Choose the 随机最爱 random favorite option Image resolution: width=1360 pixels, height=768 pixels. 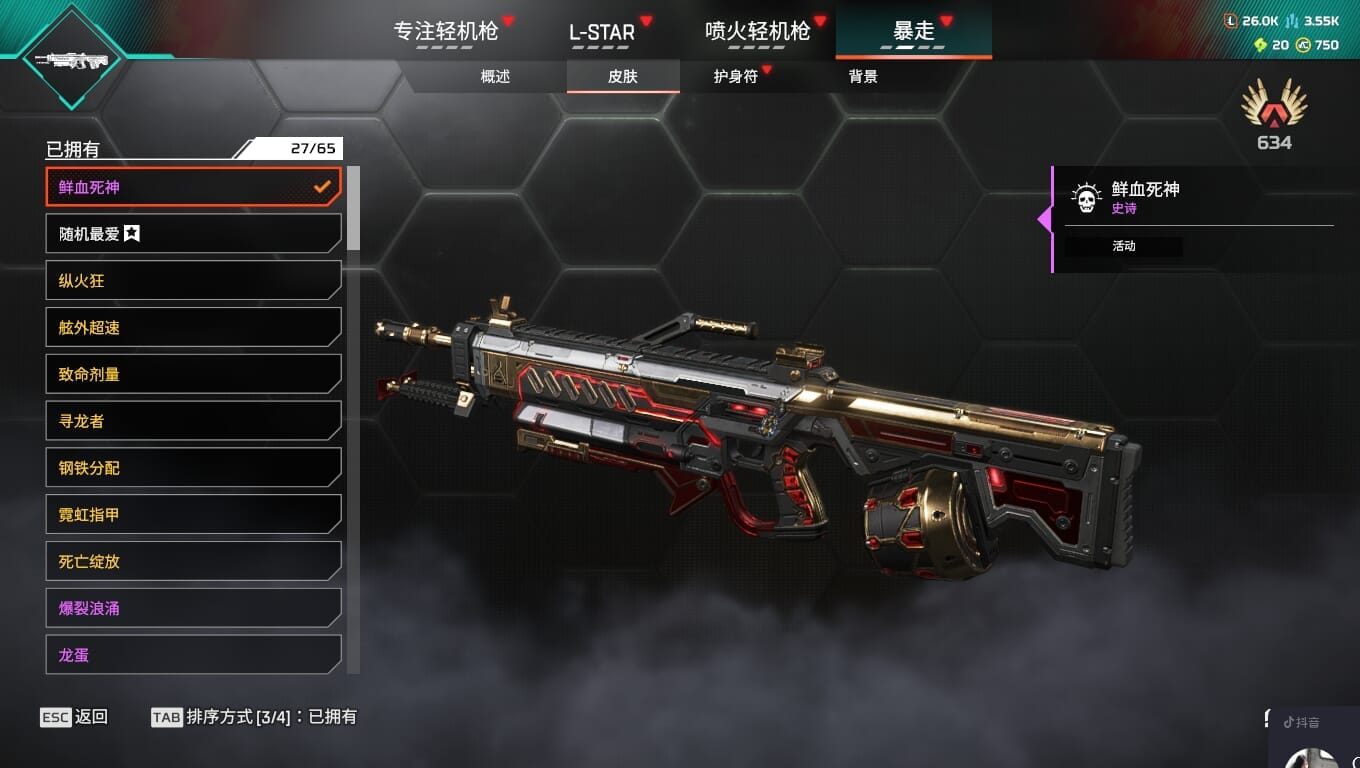click(193, 234)
